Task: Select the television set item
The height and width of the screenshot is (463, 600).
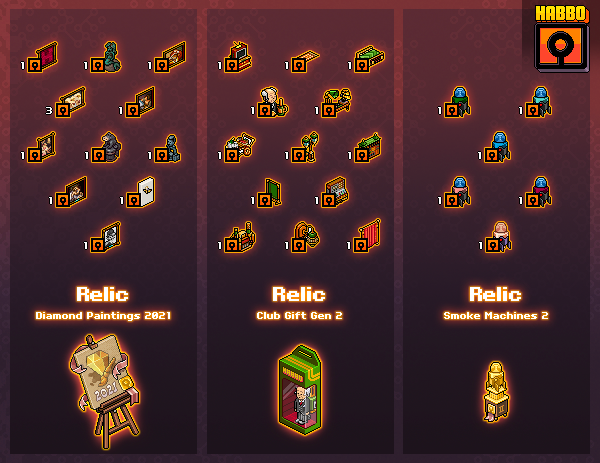Action: tap(238, 56)
